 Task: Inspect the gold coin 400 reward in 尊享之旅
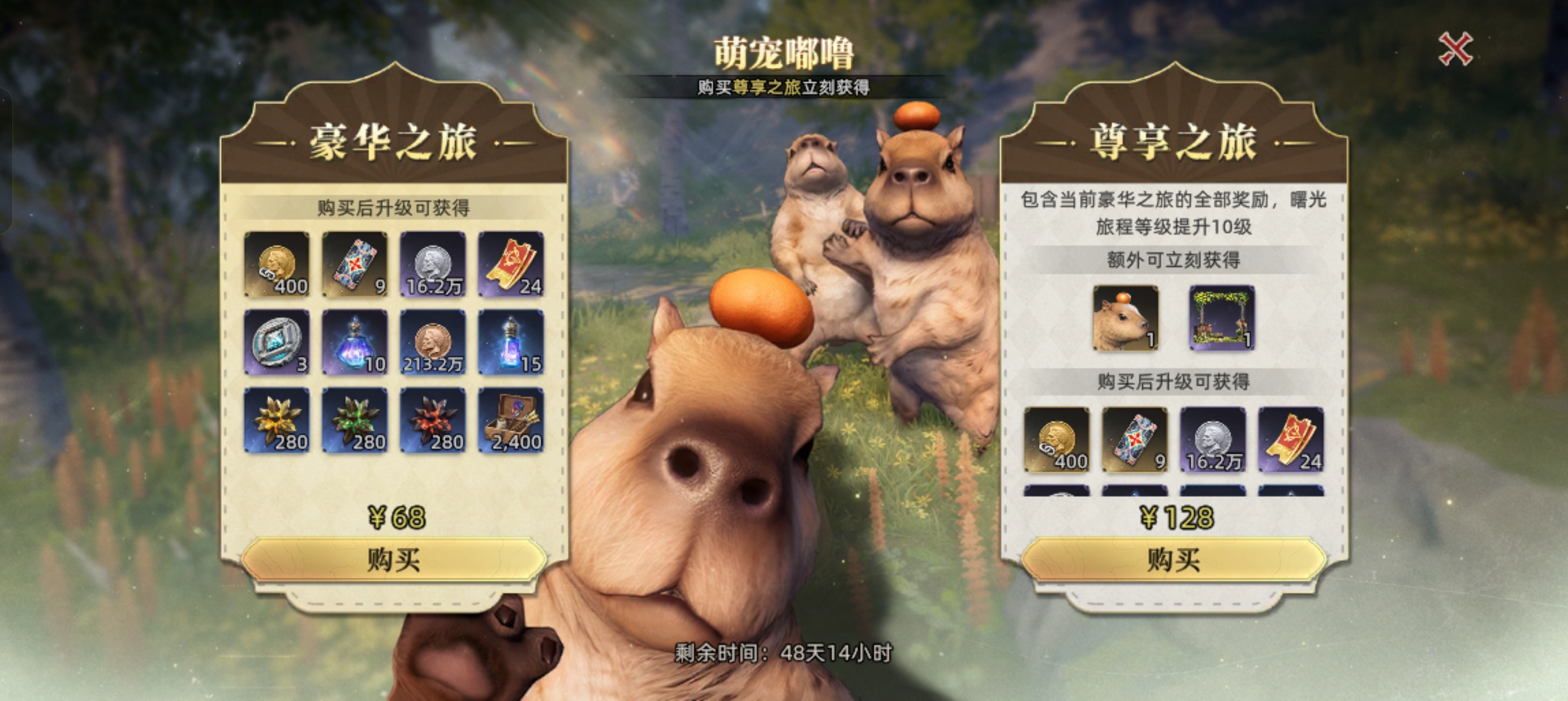click(1057, 440)
